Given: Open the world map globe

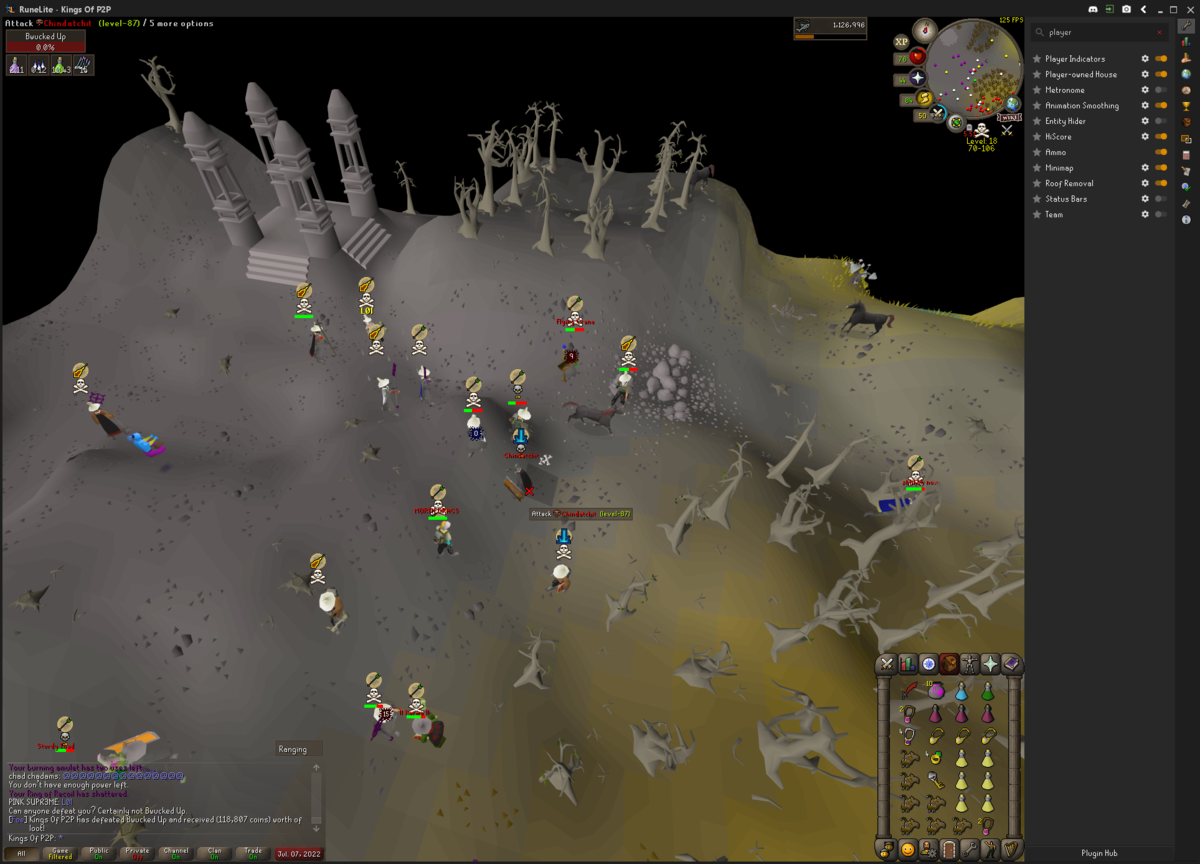Looking at the screenshot, I should pyautogui.click(x=1012, y=104).
